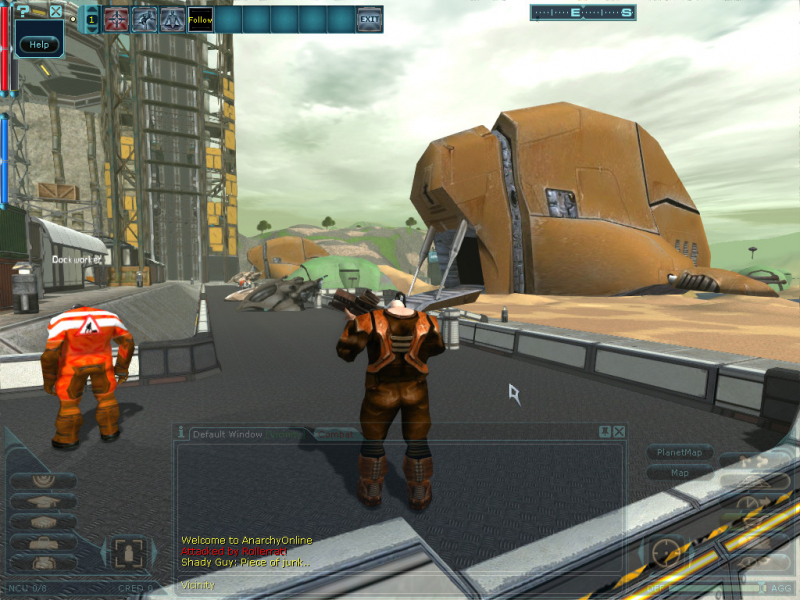Close the chat window
Image resolution: width=800 pixels, height=600 pixels.
click(619, 431)
